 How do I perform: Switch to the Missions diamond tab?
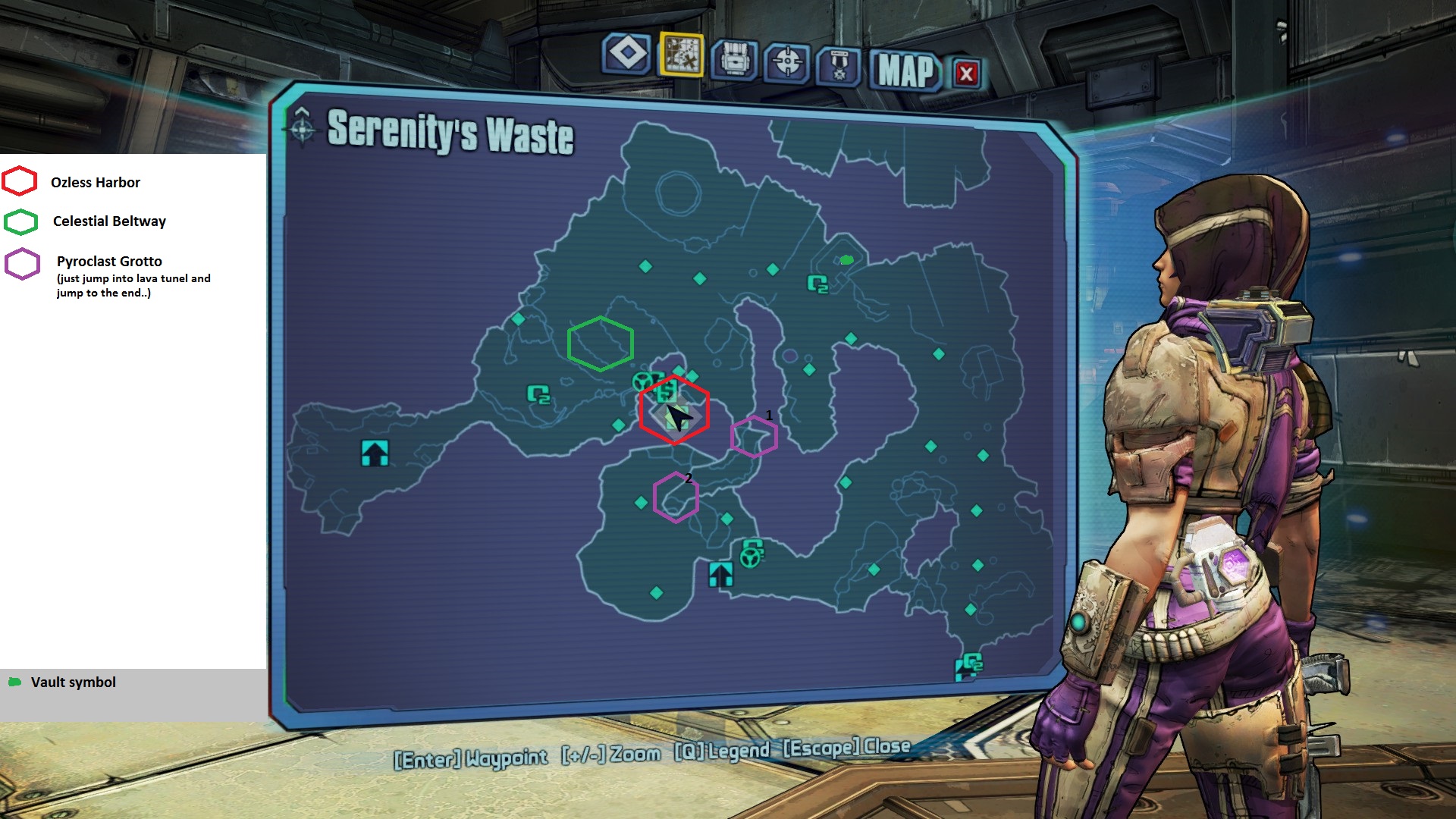[x=627, y=54]
